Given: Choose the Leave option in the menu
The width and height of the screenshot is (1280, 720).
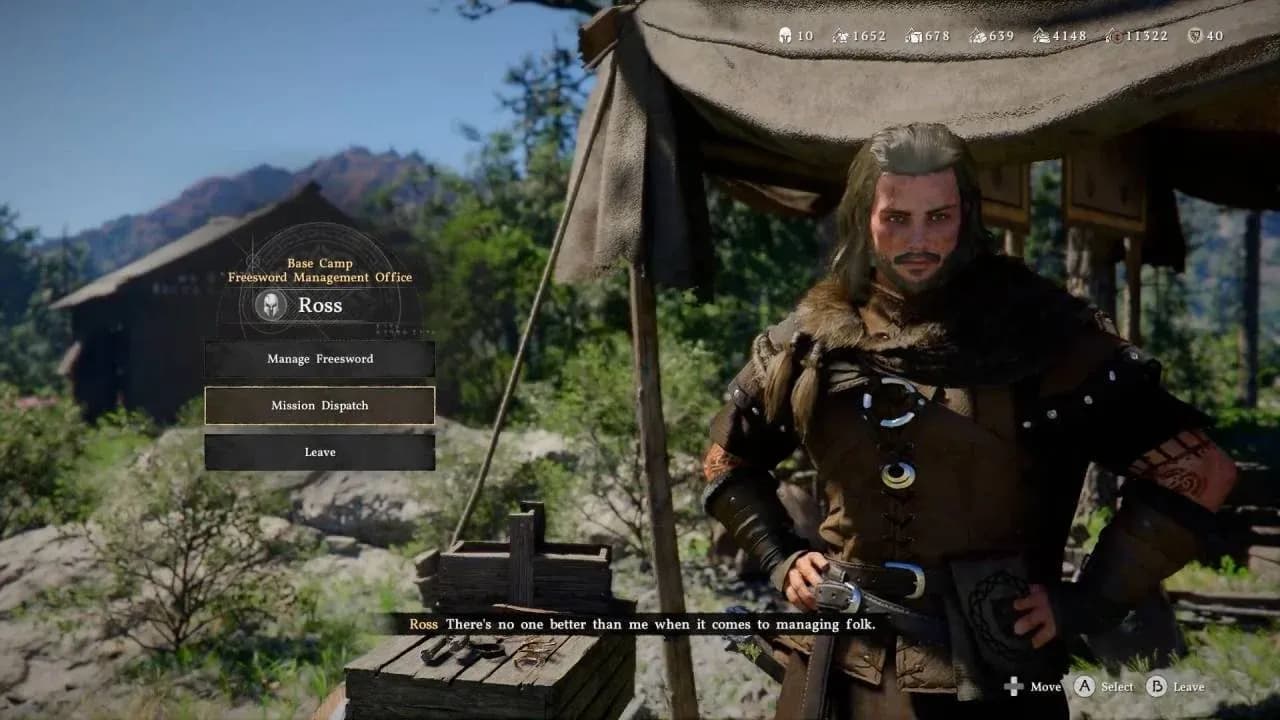Looking at the screenshot, I should point(319,452).
